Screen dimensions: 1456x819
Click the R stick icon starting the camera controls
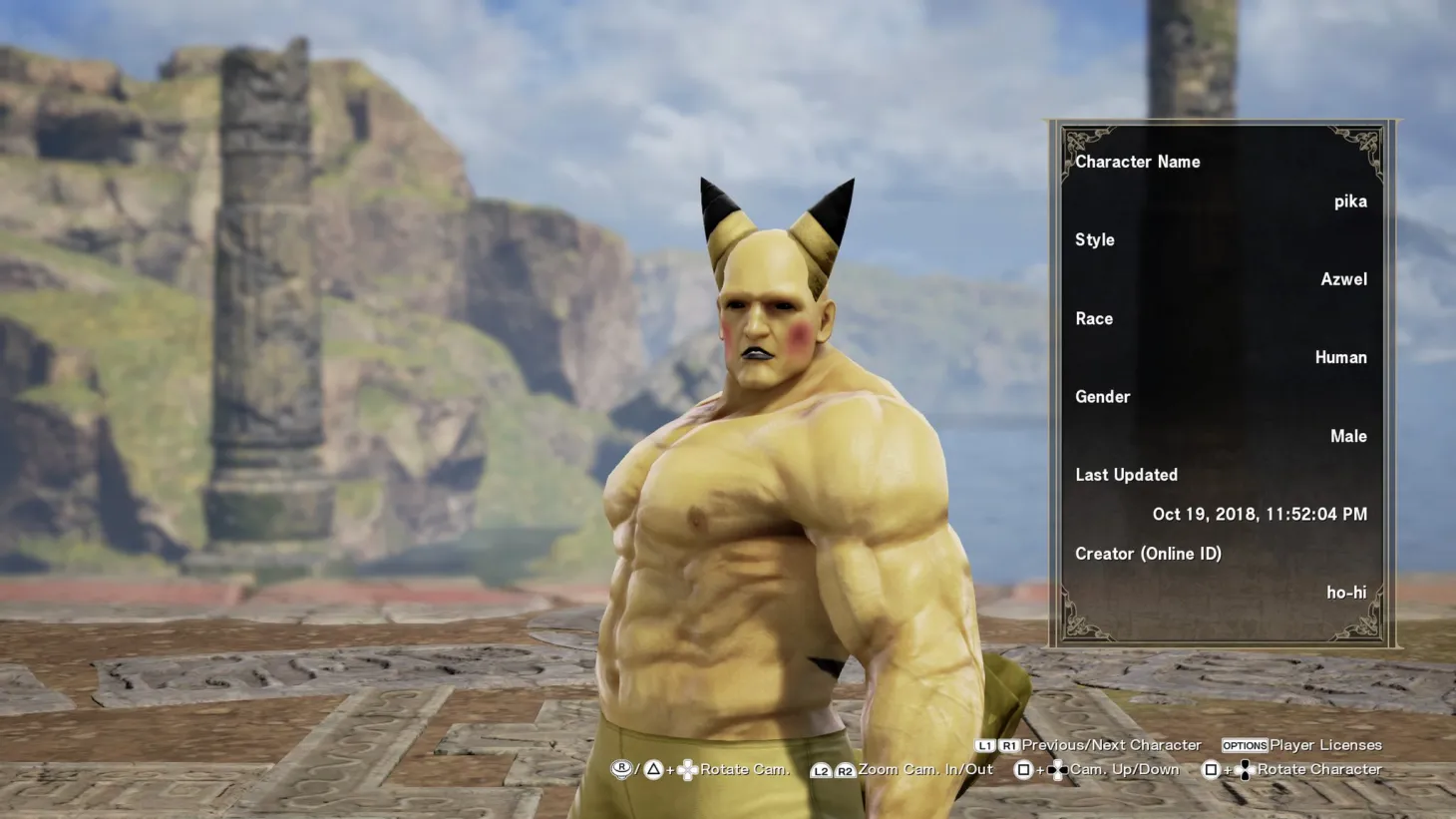point(621,768)
